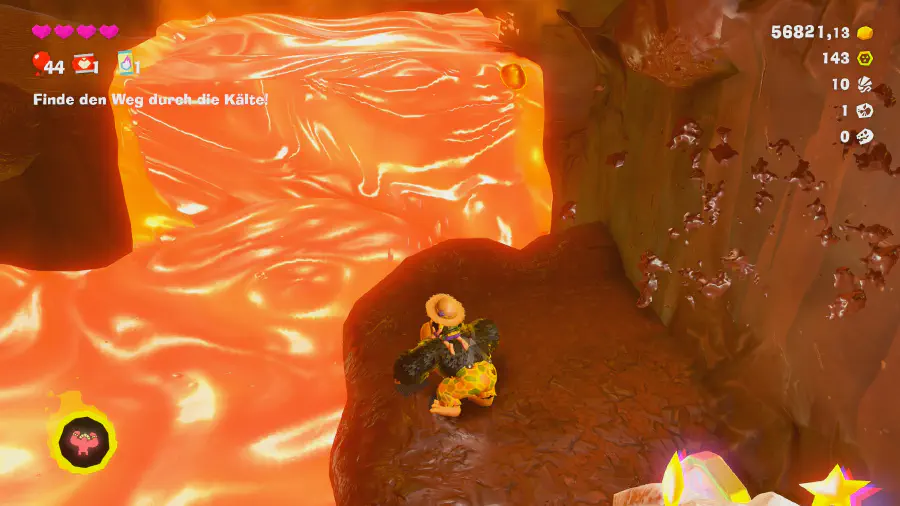Select the striped shell fossil icon
Image resolution: width=900 pixels, height=506 pixels.
(866, 85)
